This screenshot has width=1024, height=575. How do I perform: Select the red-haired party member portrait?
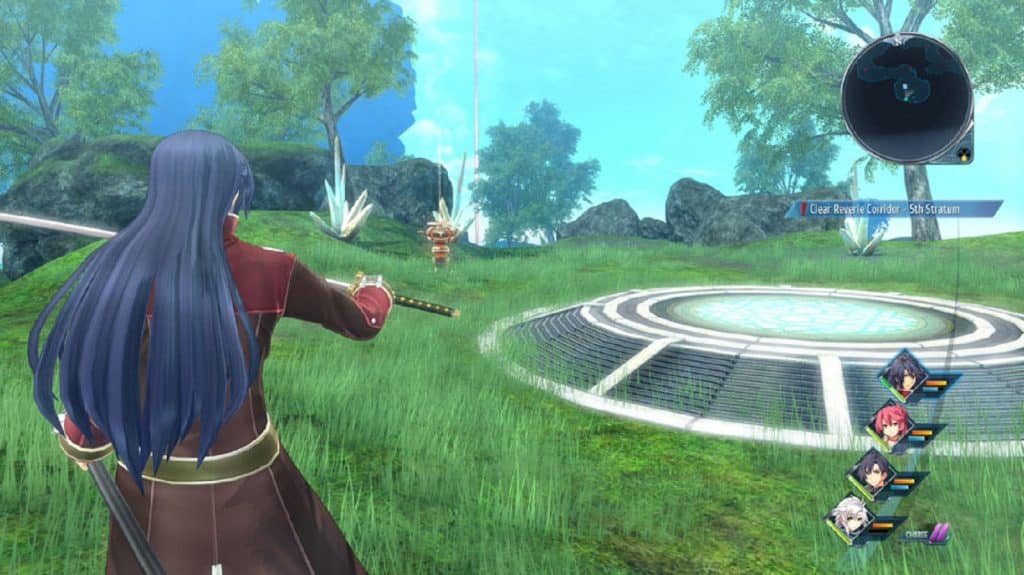888,424
